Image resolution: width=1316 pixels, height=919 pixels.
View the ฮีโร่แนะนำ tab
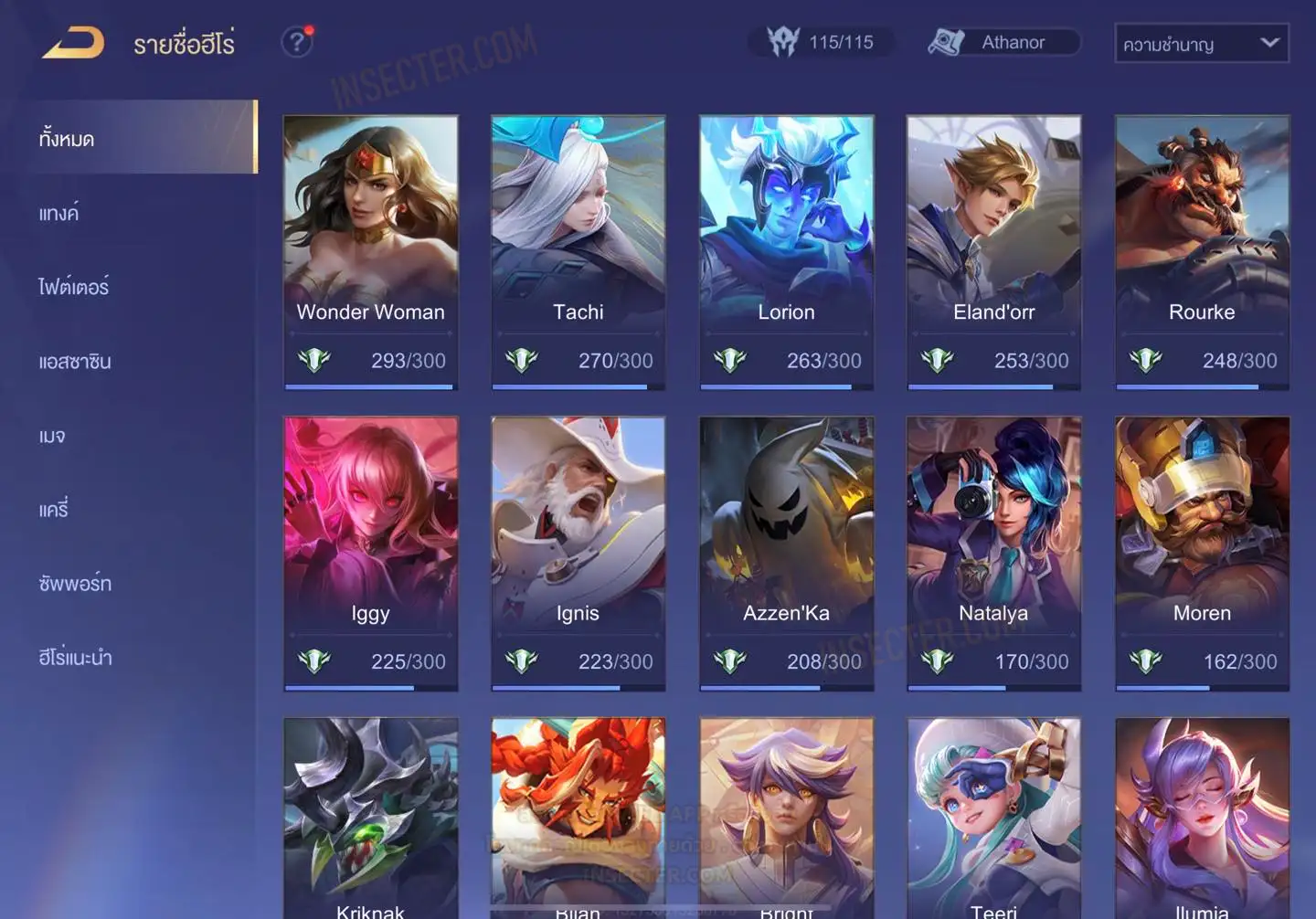[x=75, y=658]
